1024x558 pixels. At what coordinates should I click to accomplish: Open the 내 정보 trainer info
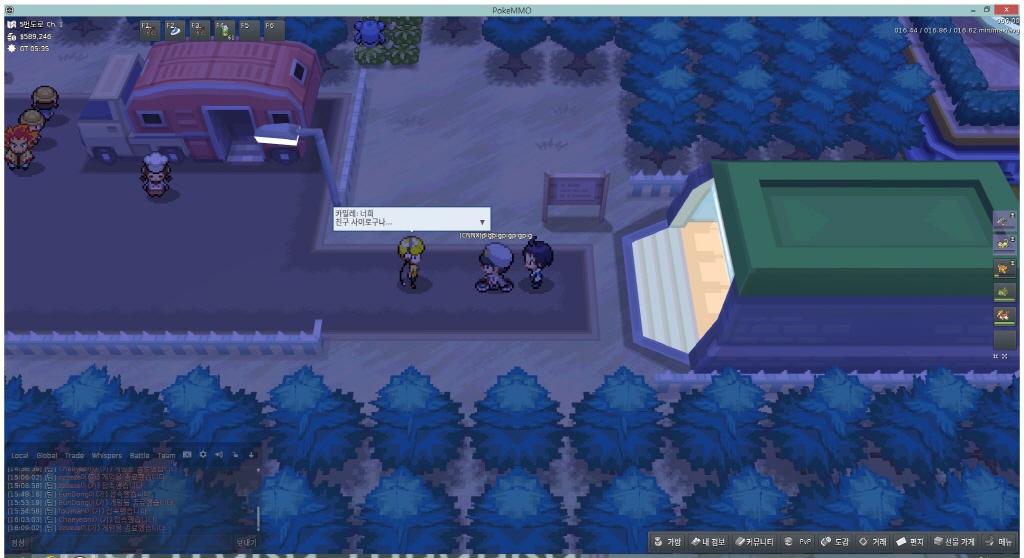[x=707, y=541]
